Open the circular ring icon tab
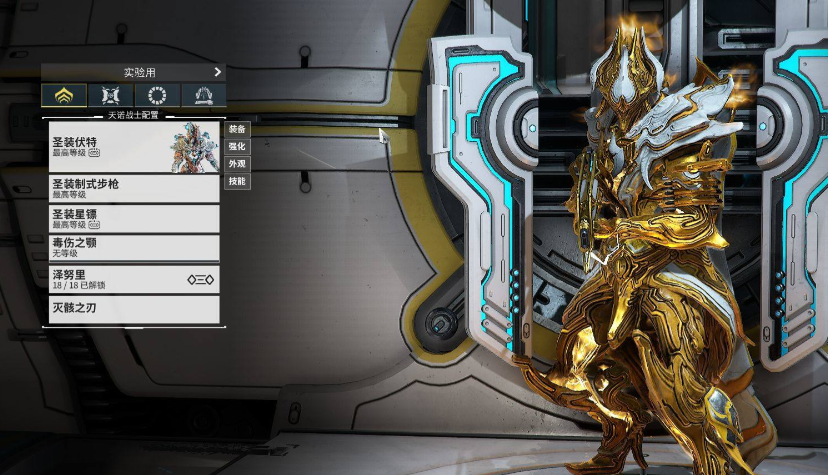The width and height of the screenshot is (828, 475). [156, 95]
